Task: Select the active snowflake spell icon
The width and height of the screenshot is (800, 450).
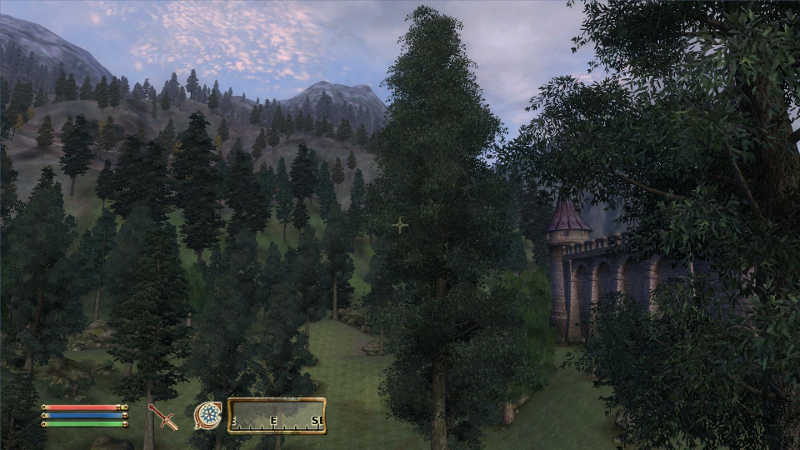Action: [x=208, y=415]
